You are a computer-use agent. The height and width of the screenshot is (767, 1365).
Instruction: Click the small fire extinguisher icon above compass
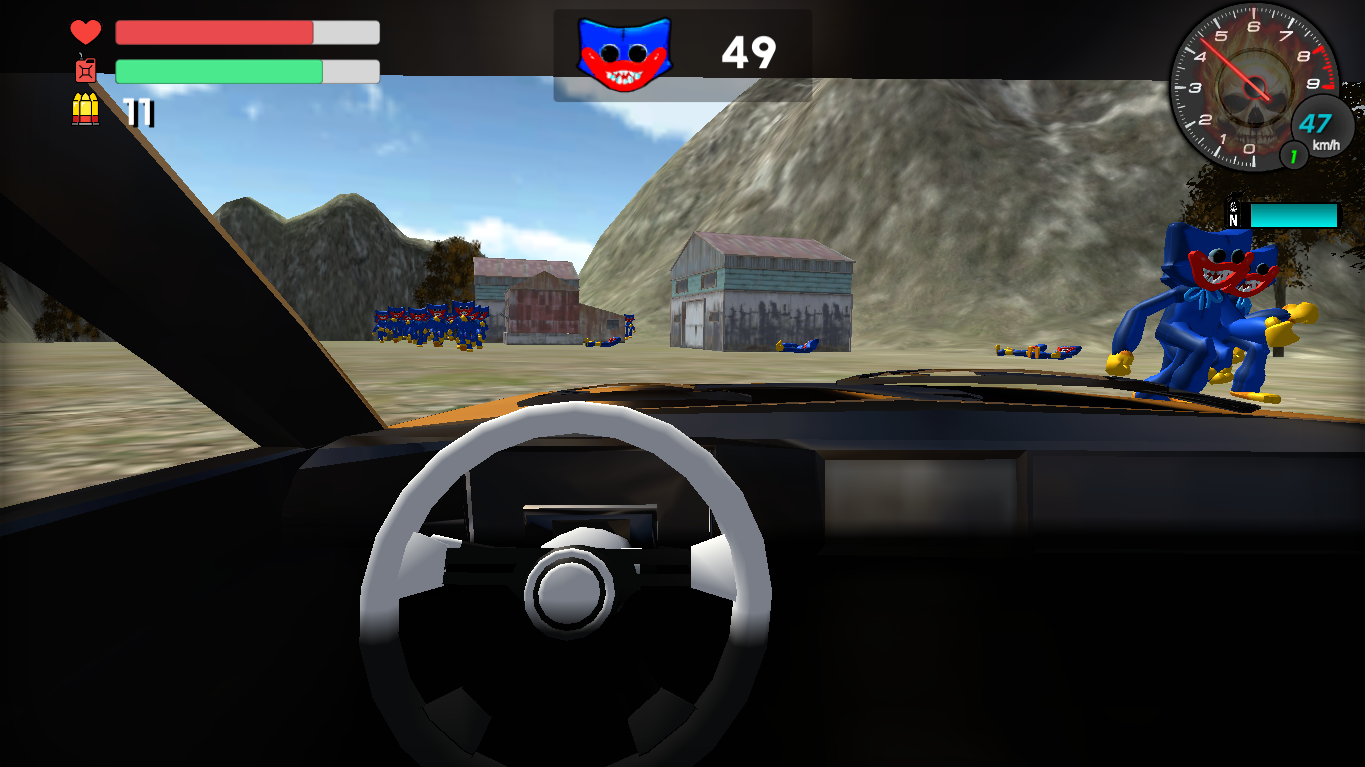click(1233, 206)
